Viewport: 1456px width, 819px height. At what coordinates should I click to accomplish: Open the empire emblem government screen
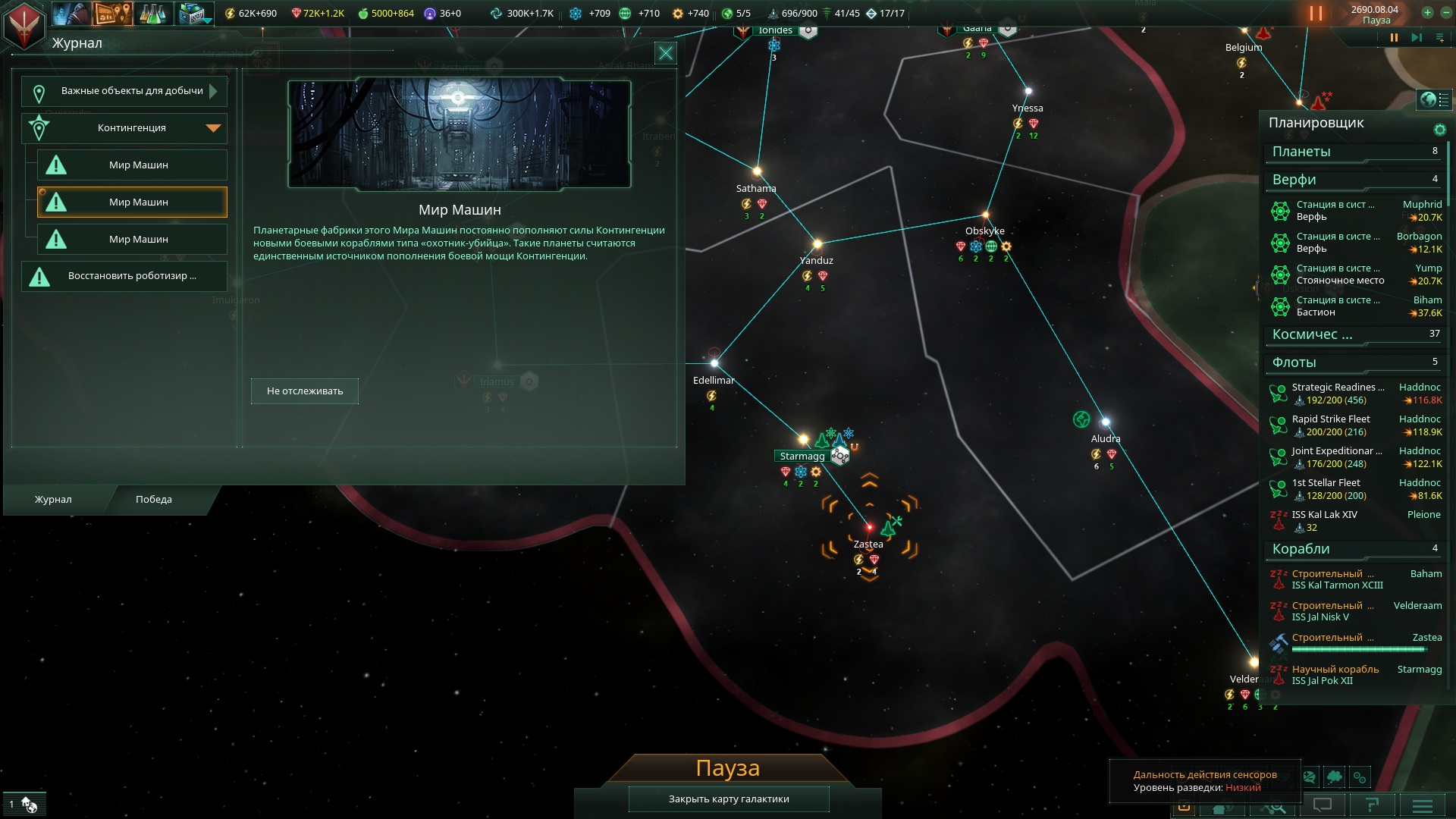click(x=24, y=24)
